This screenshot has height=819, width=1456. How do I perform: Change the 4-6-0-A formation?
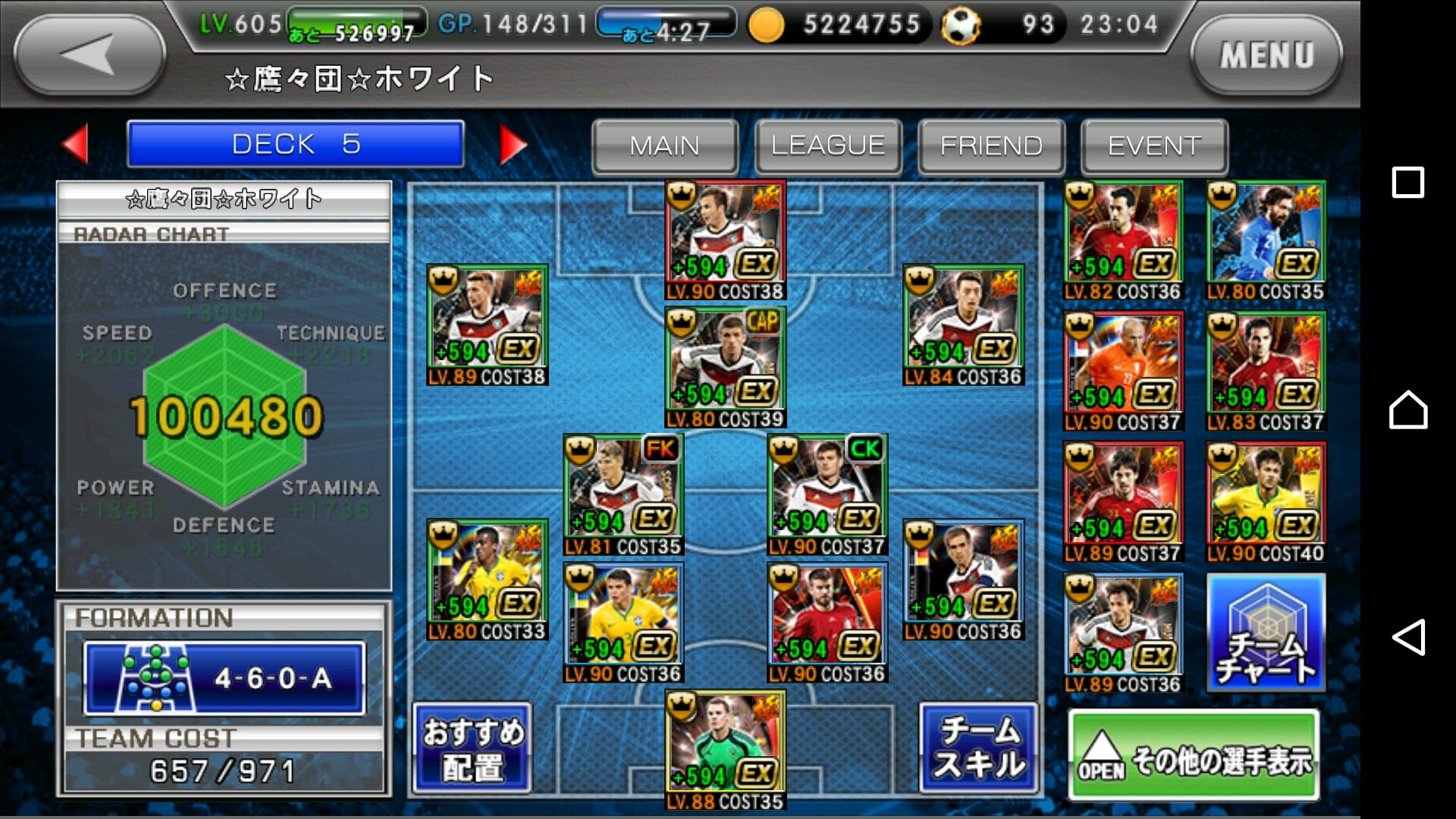[224, 678]
